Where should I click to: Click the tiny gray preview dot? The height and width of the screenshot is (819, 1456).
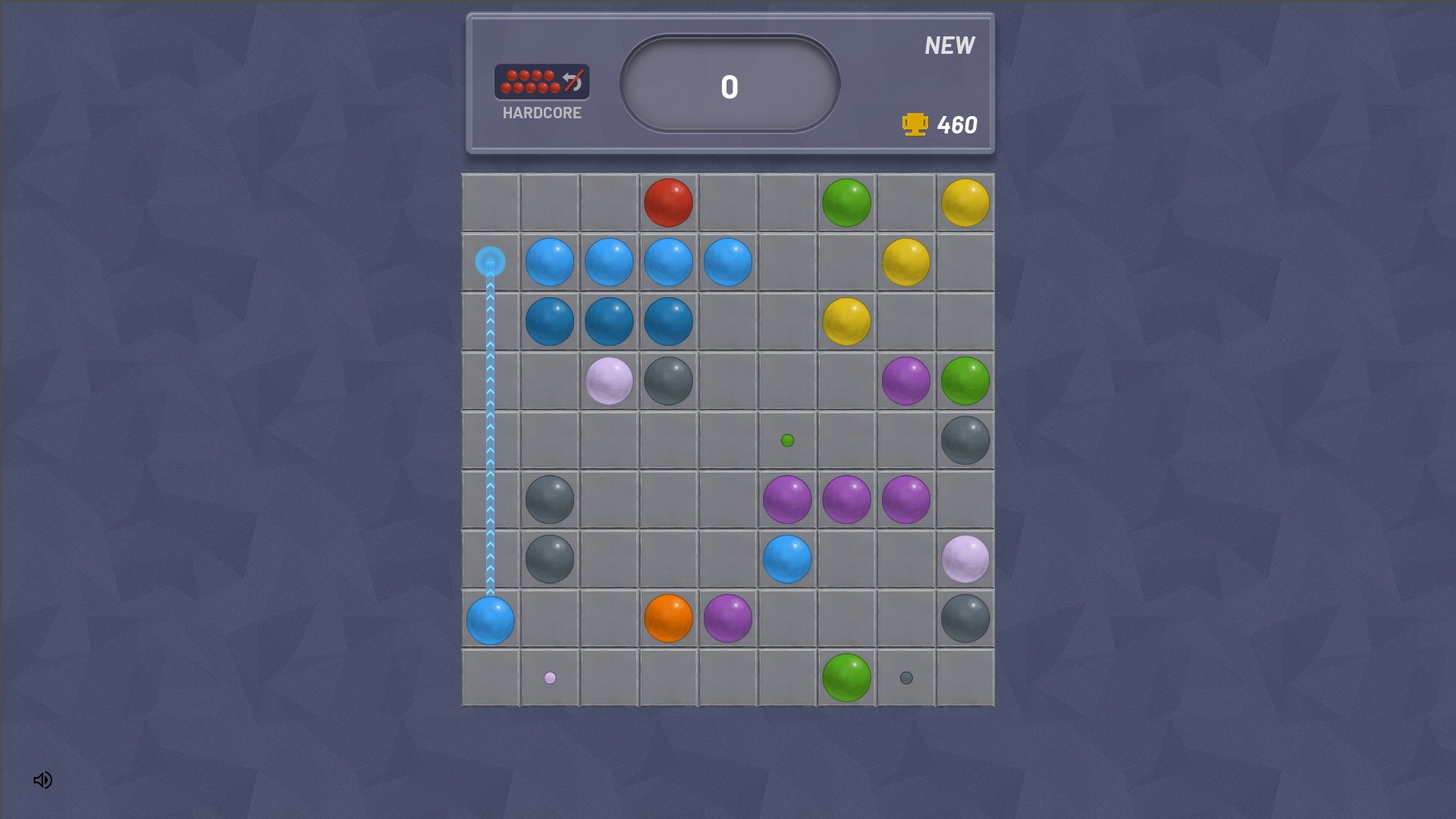(905, 677)
